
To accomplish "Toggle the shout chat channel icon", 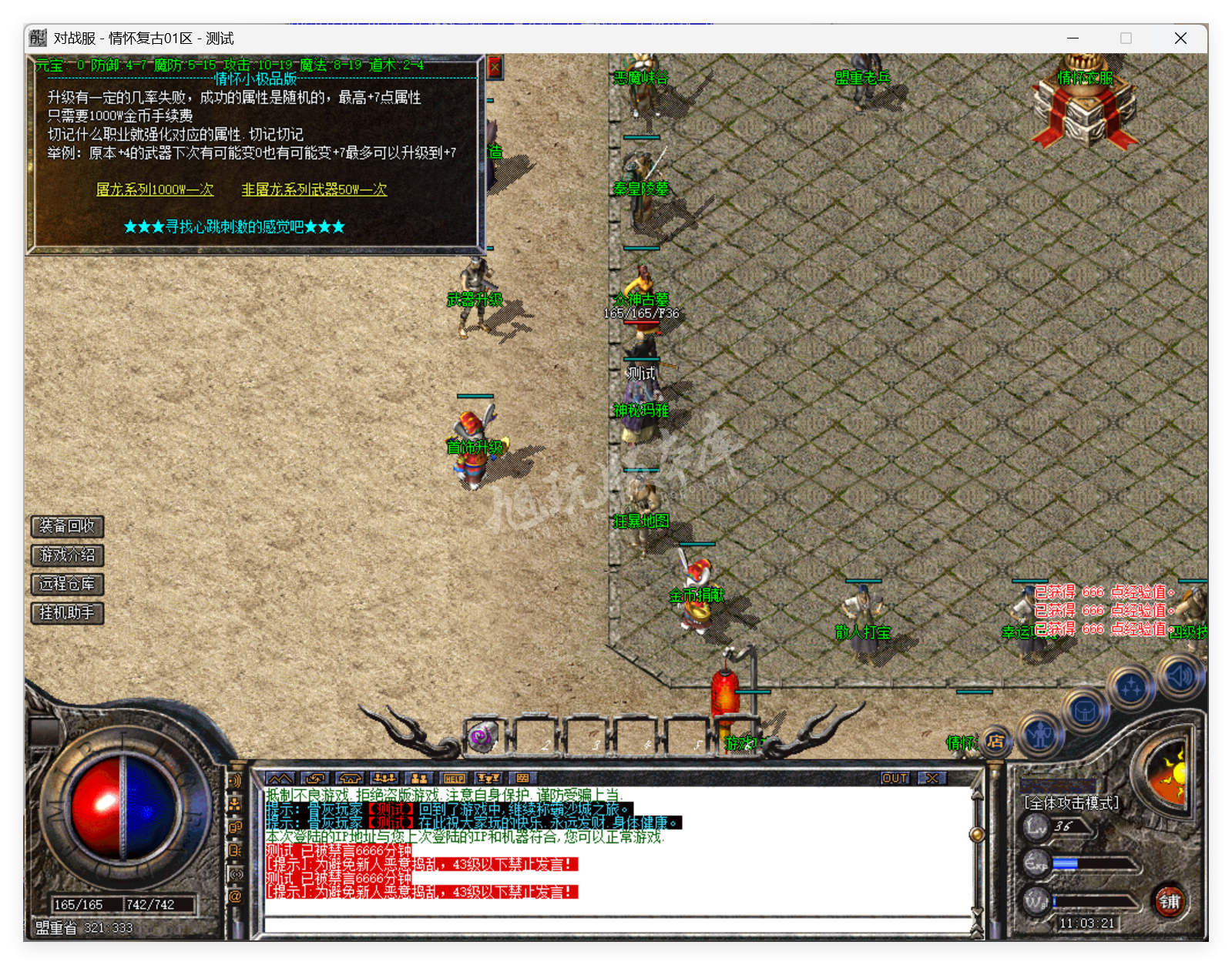I will pos(236,780).
